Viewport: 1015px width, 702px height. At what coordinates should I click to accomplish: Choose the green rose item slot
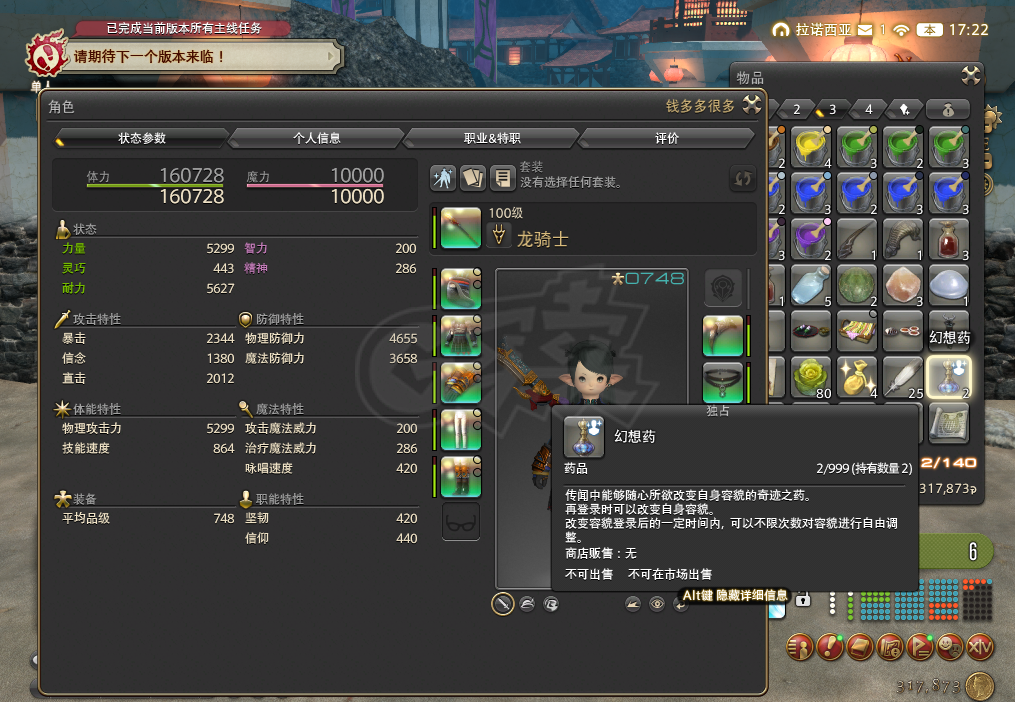coord(809,377)
